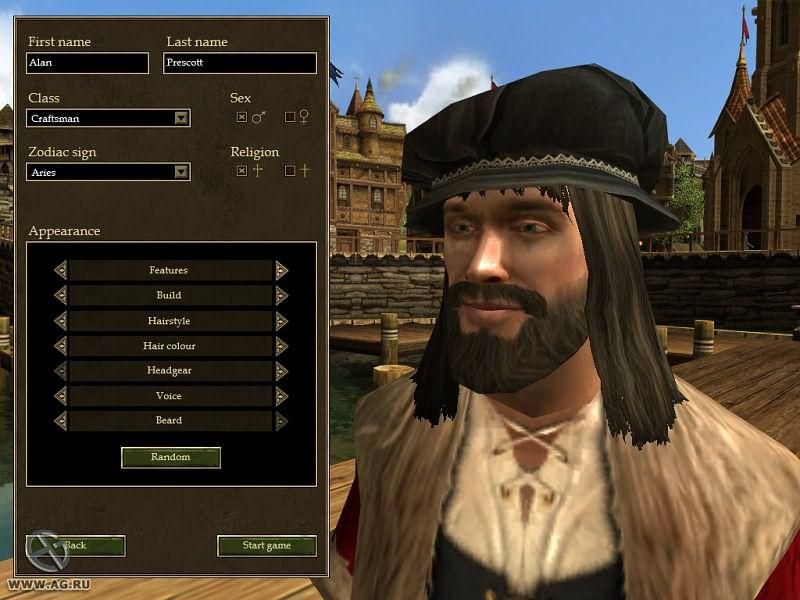This screenshot has height=600, width=800.
Task: Change to next Headgear option
Action: click(x=282, y=371)
